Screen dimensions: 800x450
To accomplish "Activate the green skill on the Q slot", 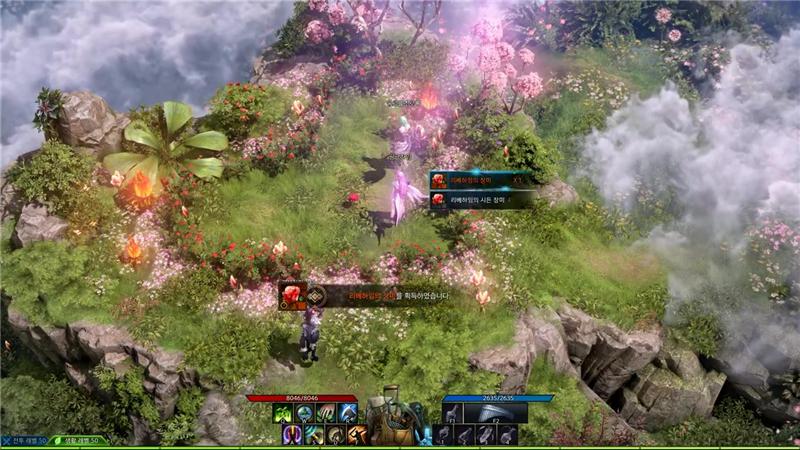I will [x=281, y=413].
